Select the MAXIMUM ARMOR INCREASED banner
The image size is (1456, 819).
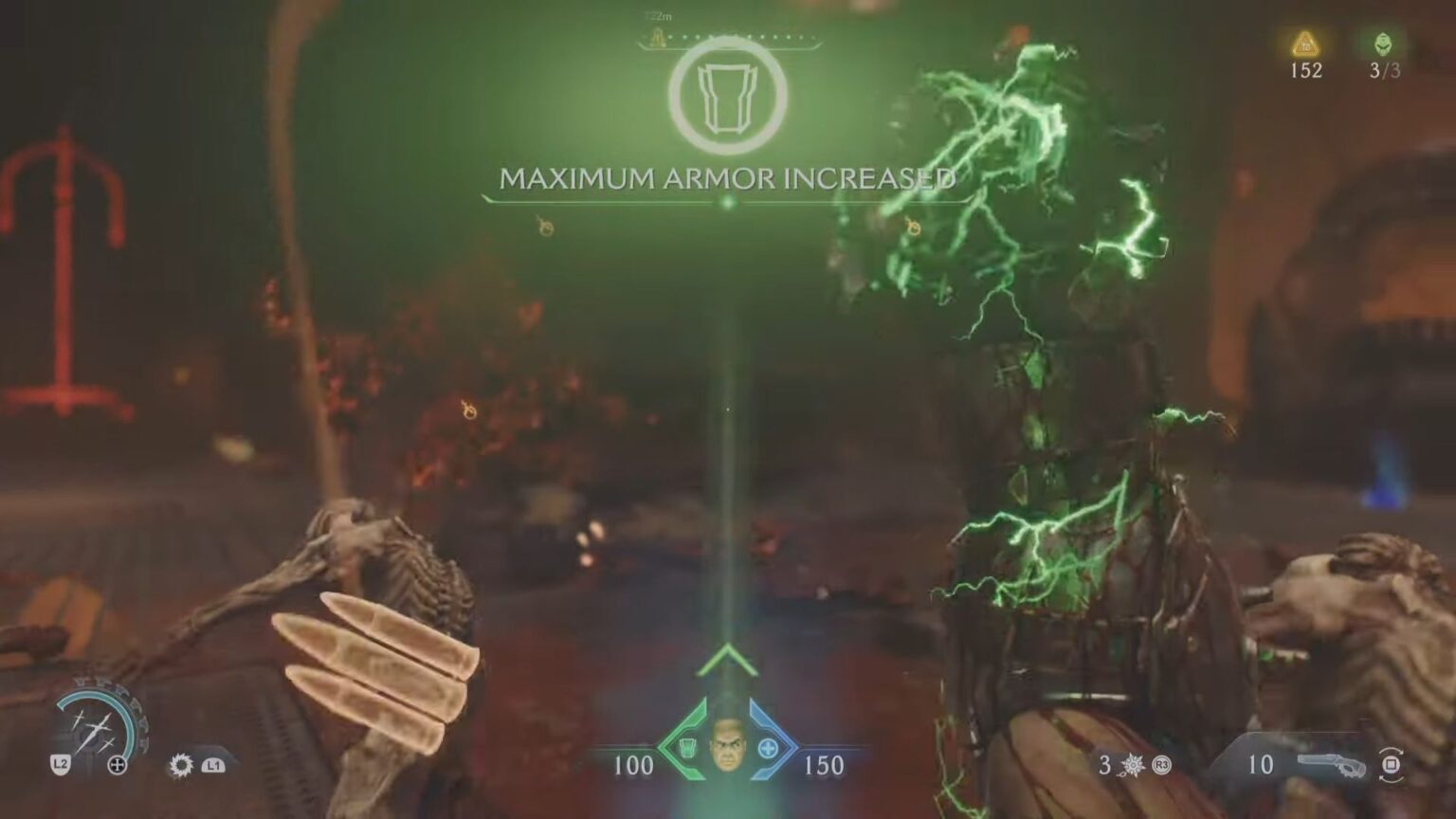click(x=727, y=178)
